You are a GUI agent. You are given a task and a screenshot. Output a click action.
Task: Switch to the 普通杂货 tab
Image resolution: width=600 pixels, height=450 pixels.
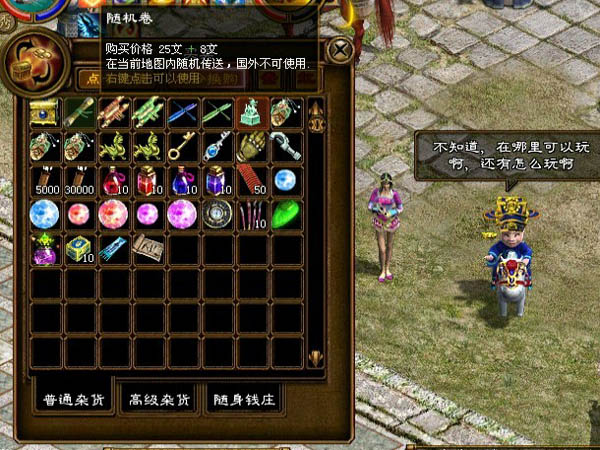click(71, 399)
